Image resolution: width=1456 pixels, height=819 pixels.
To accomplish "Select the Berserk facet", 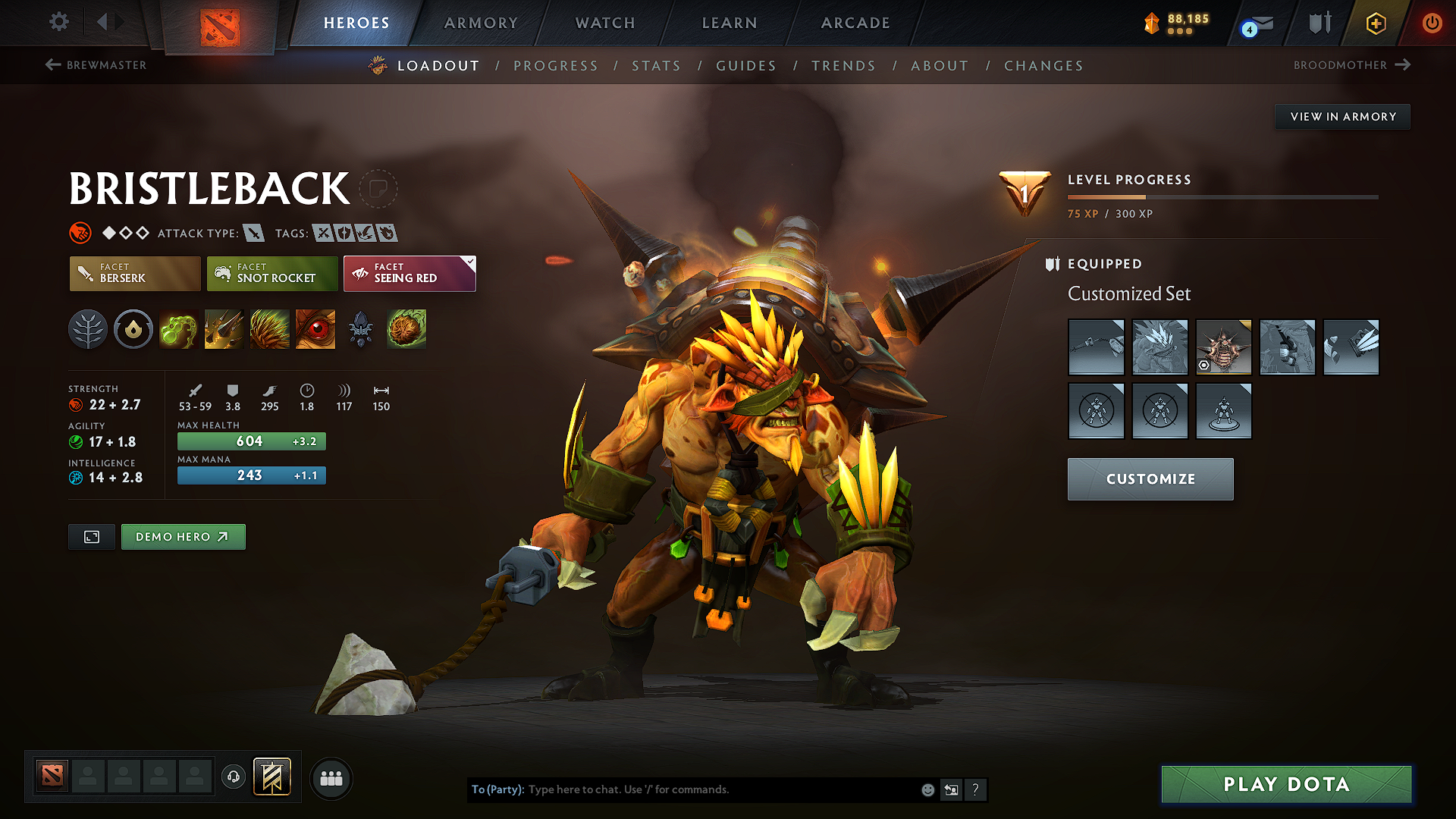I will (134, 273).
